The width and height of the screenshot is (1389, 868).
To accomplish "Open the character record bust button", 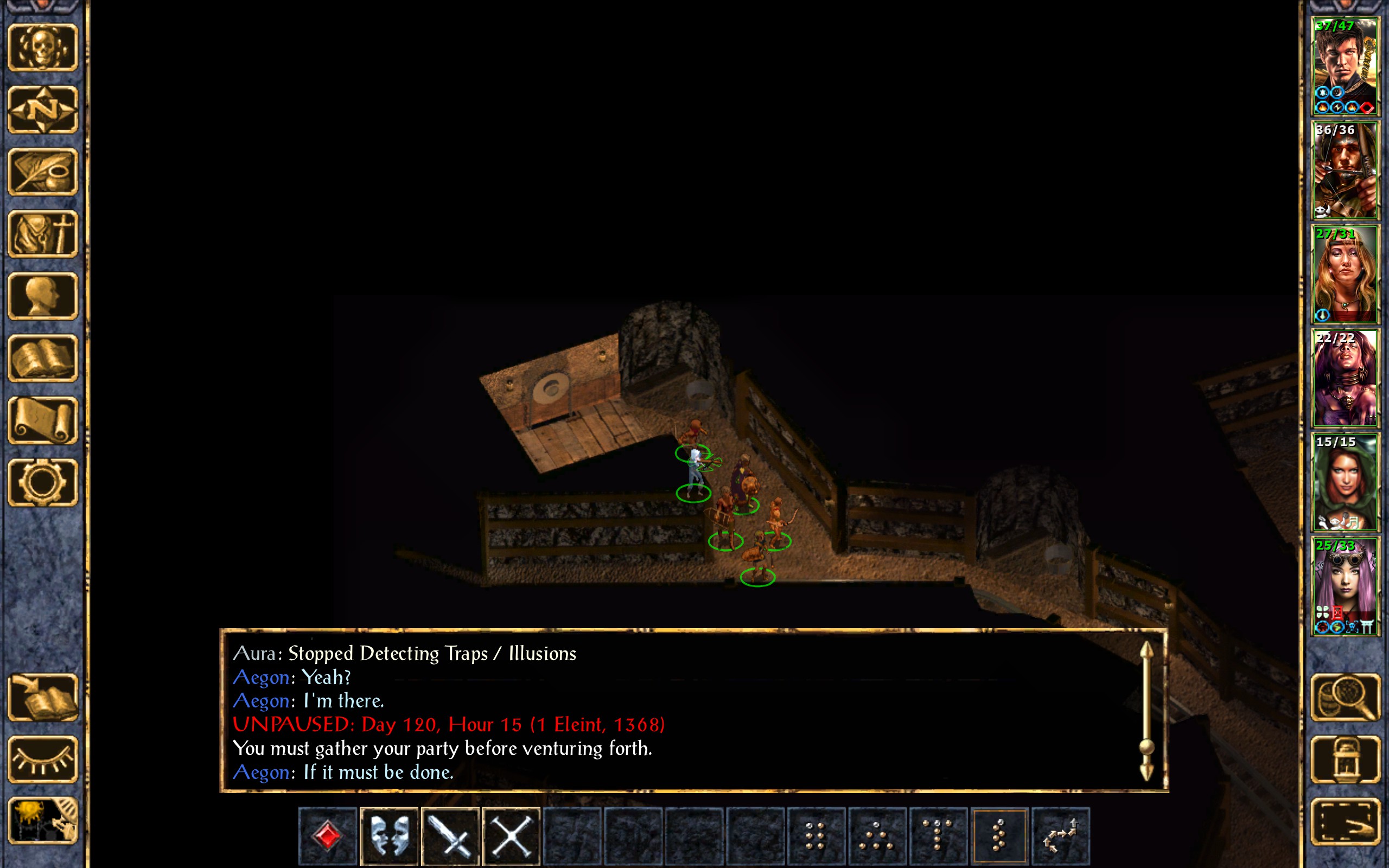I will (x=43, y=296).
